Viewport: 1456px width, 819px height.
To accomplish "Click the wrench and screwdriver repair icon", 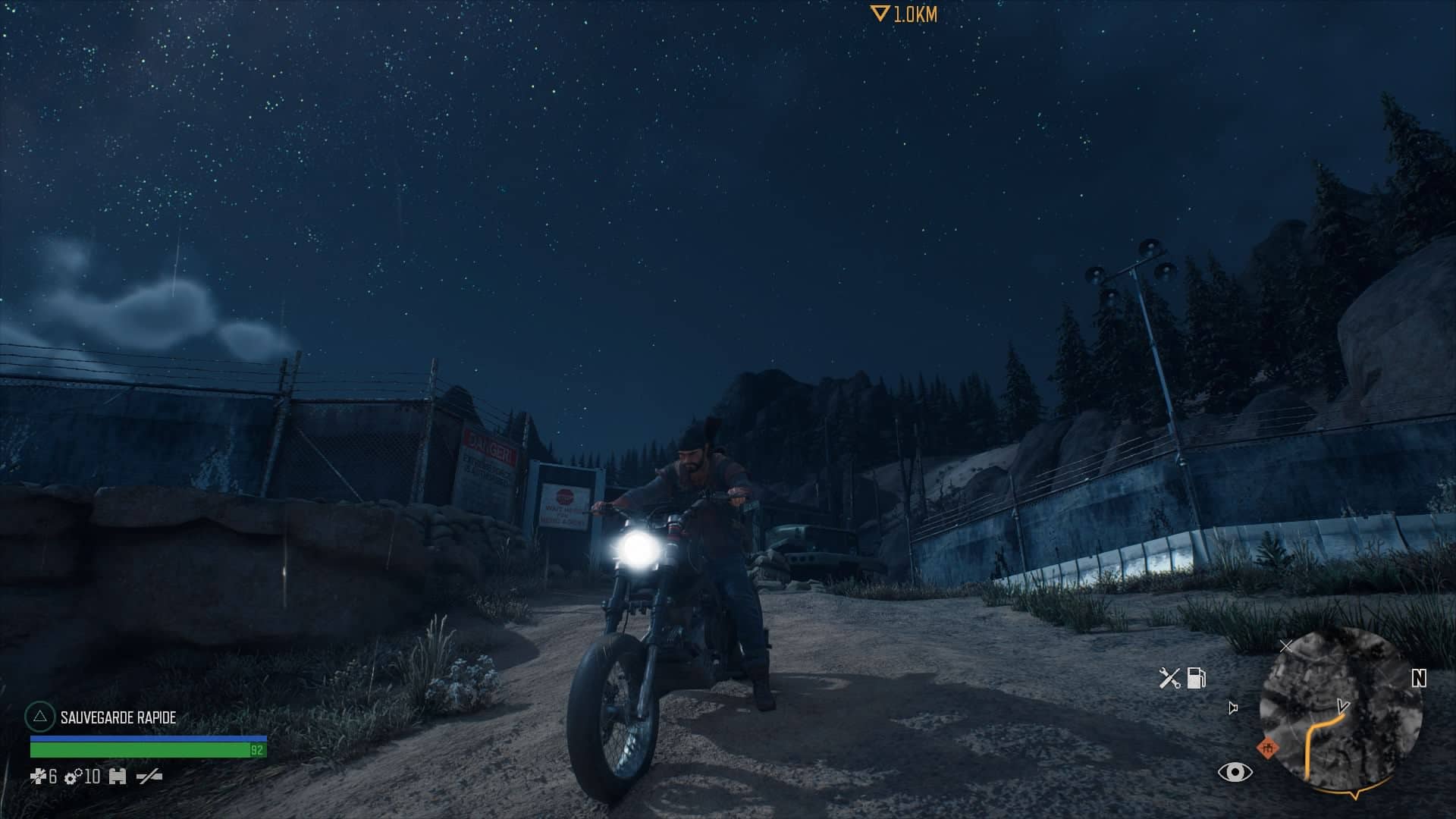I will tap(1169, 677).
